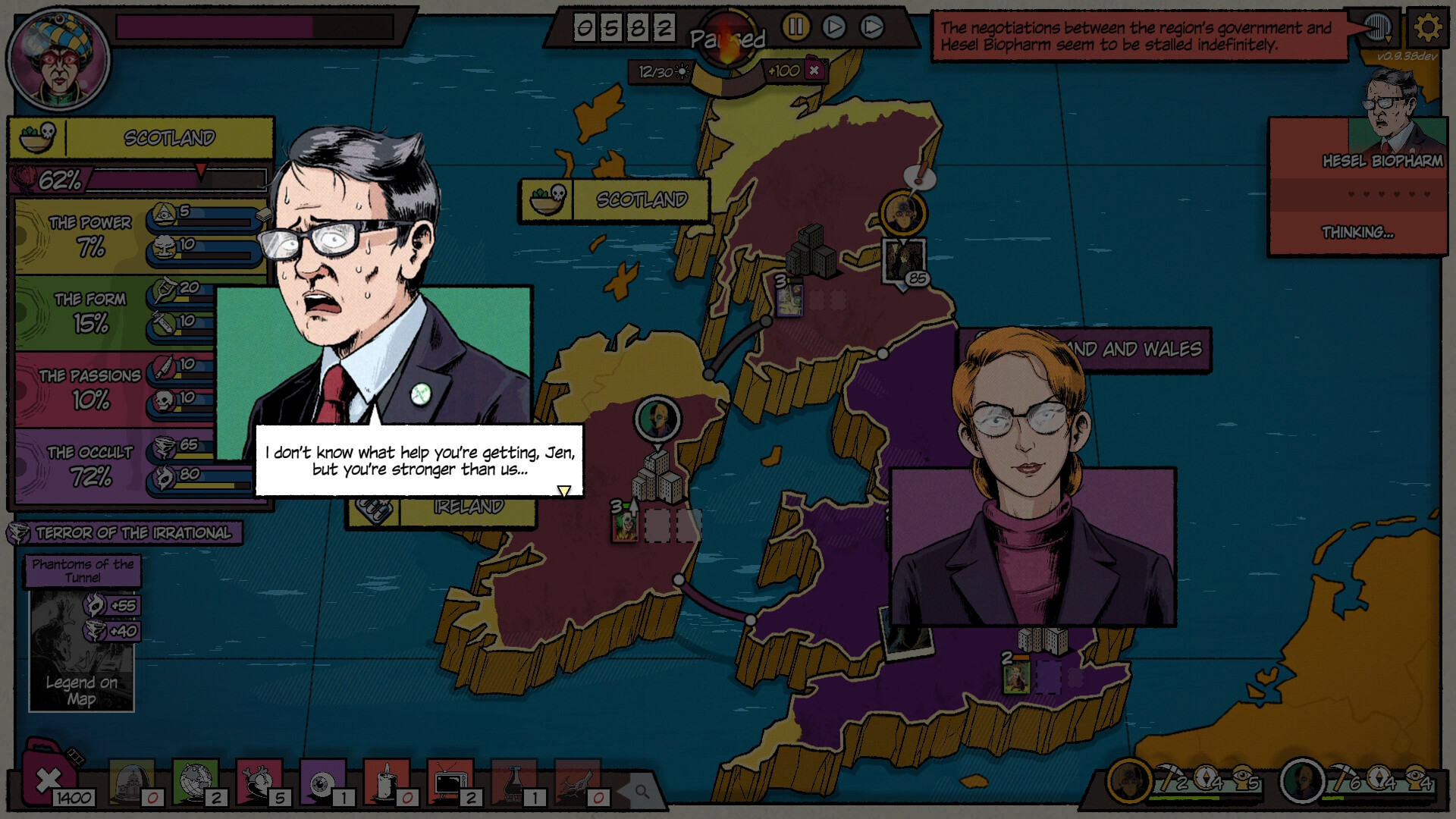This screenshot has height=819, width=1456.
Task: Select the grey-ringed agent portrait
Action: (x=1302, y=780)
